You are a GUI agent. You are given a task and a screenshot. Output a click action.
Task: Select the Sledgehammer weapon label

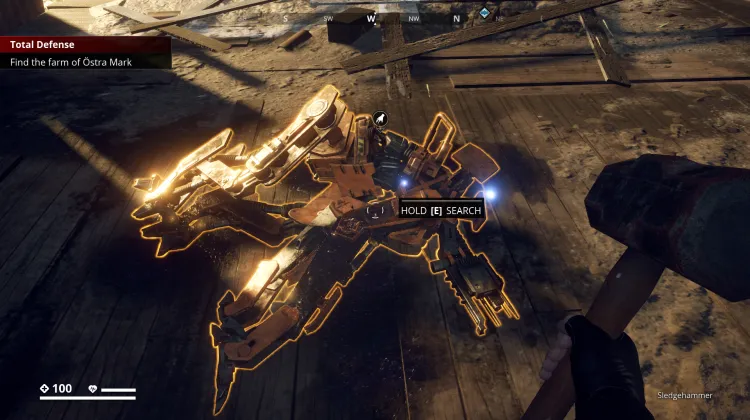(686, 396)
